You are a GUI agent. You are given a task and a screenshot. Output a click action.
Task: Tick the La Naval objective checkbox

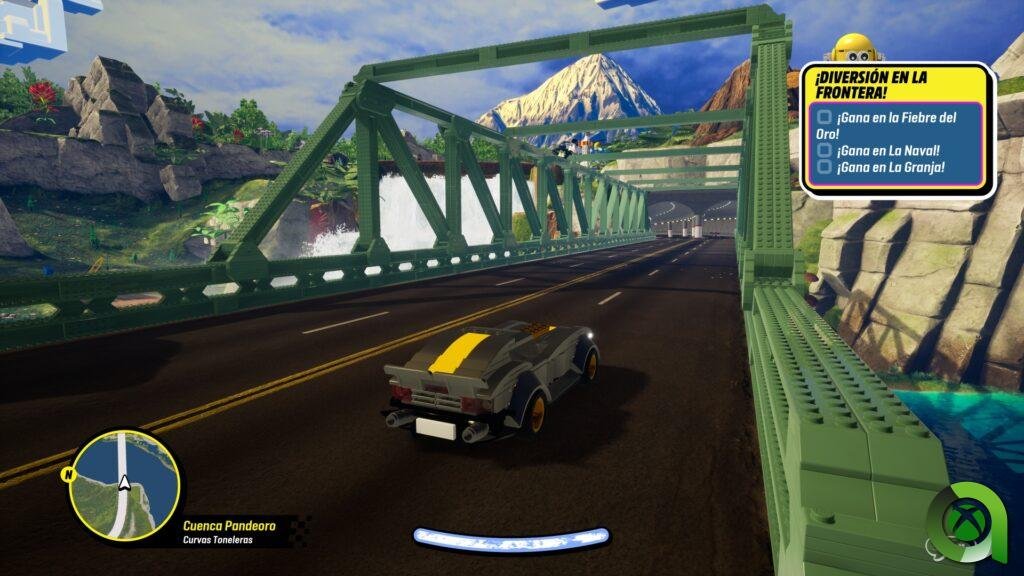point(825,150)
